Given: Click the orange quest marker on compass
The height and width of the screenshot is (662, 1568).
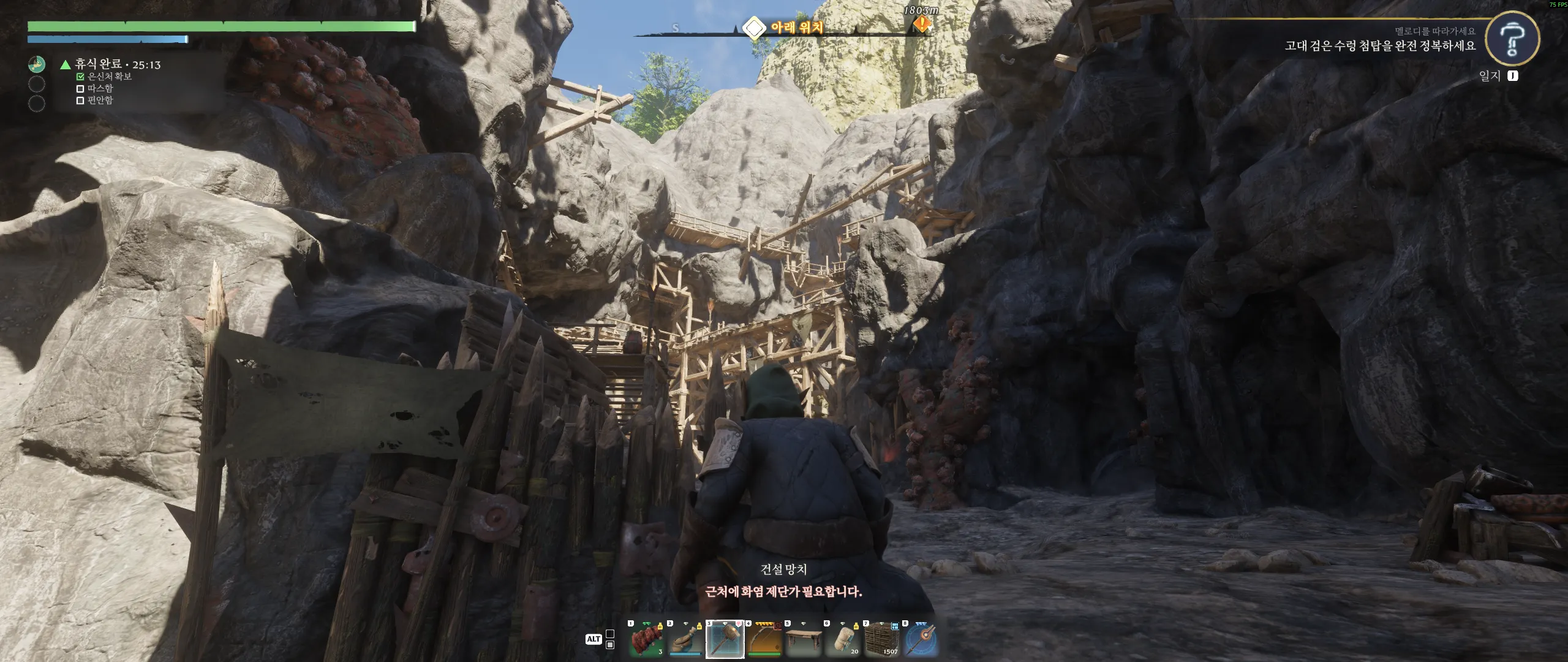Looking at the screenshot, I should (x=922, y=25).
